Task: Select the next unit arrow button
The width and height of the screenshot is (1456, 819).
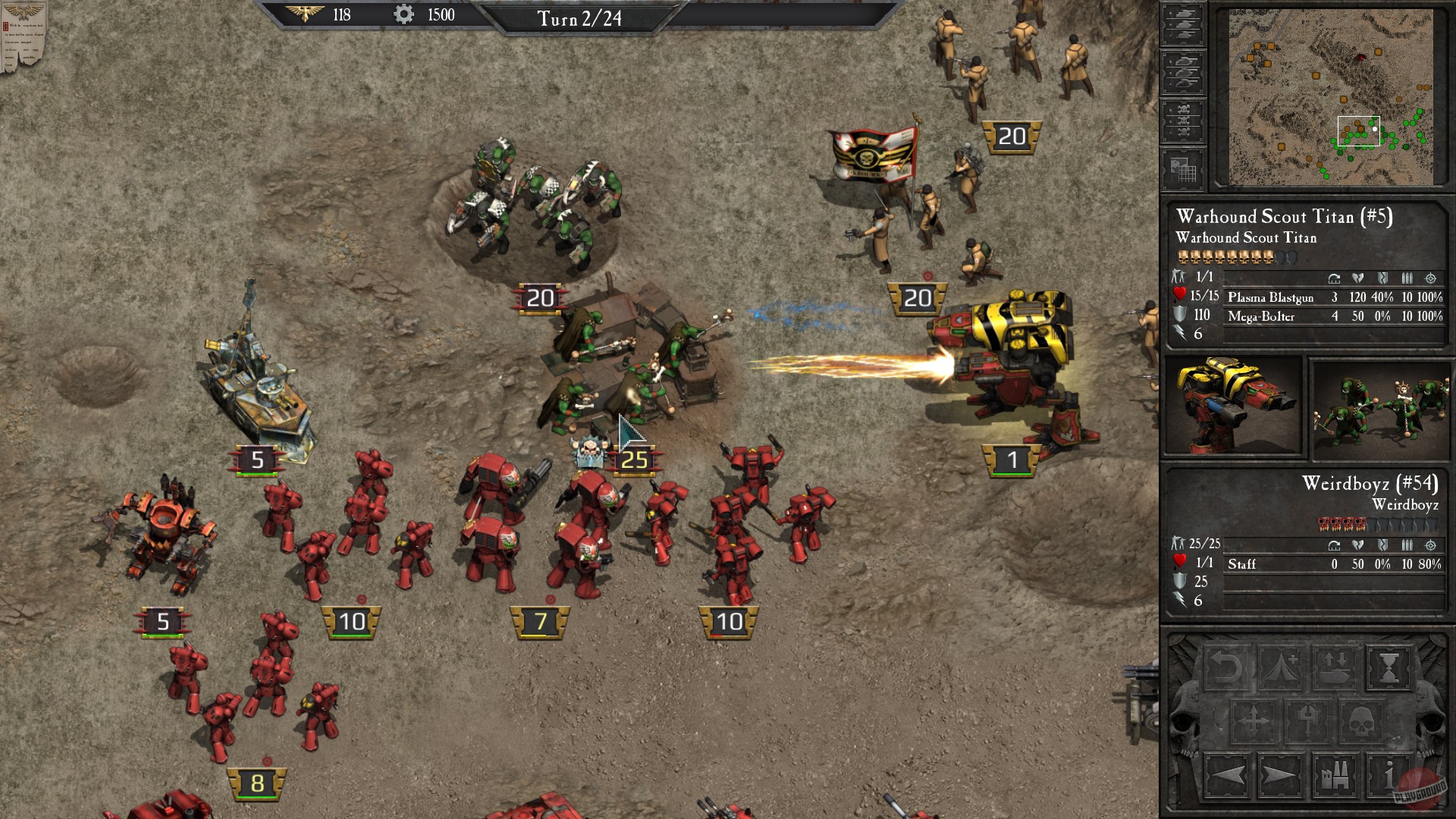Action: point(1279,777)
